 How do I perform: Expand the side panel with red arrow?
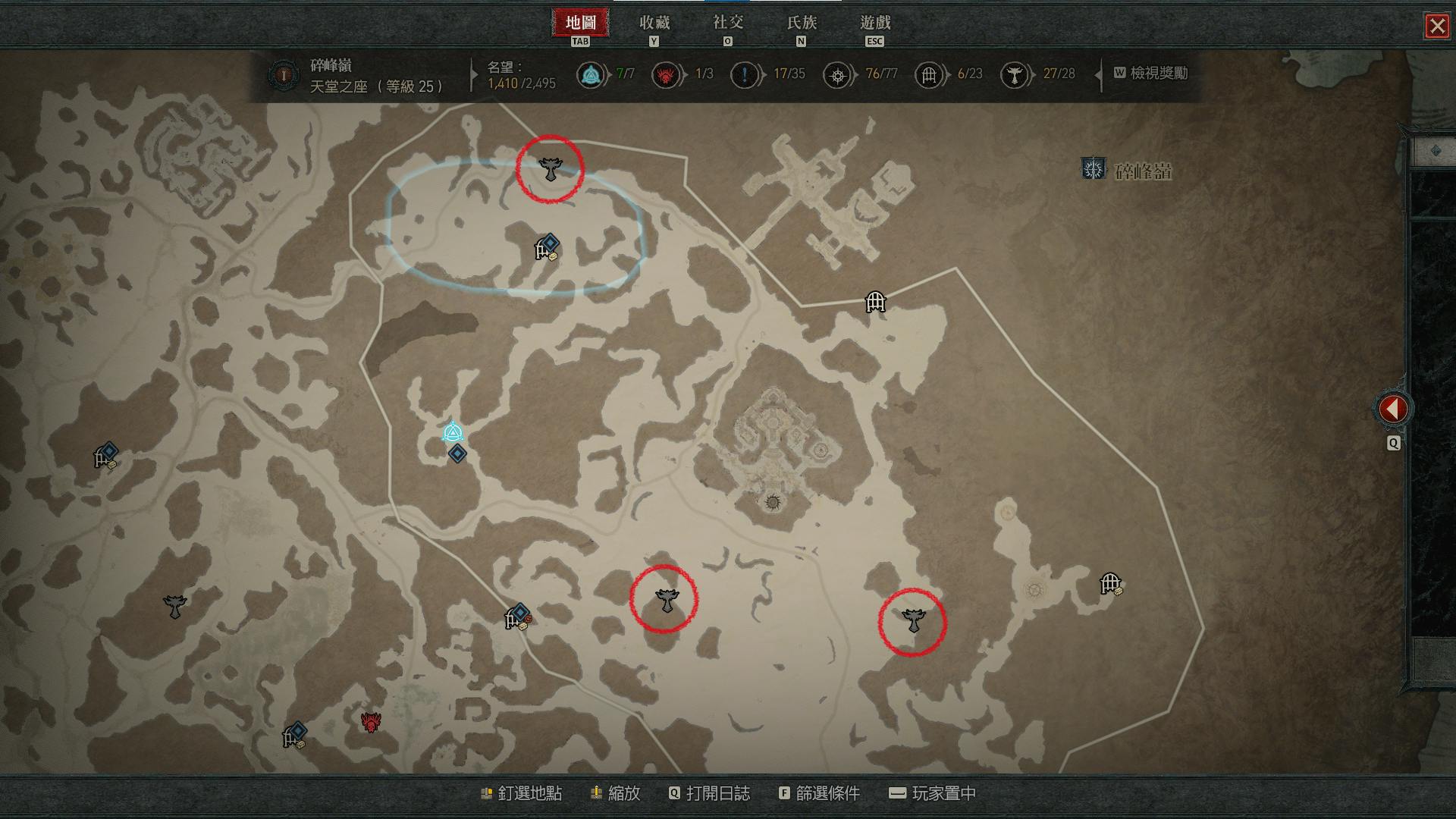coord(1392,409)
